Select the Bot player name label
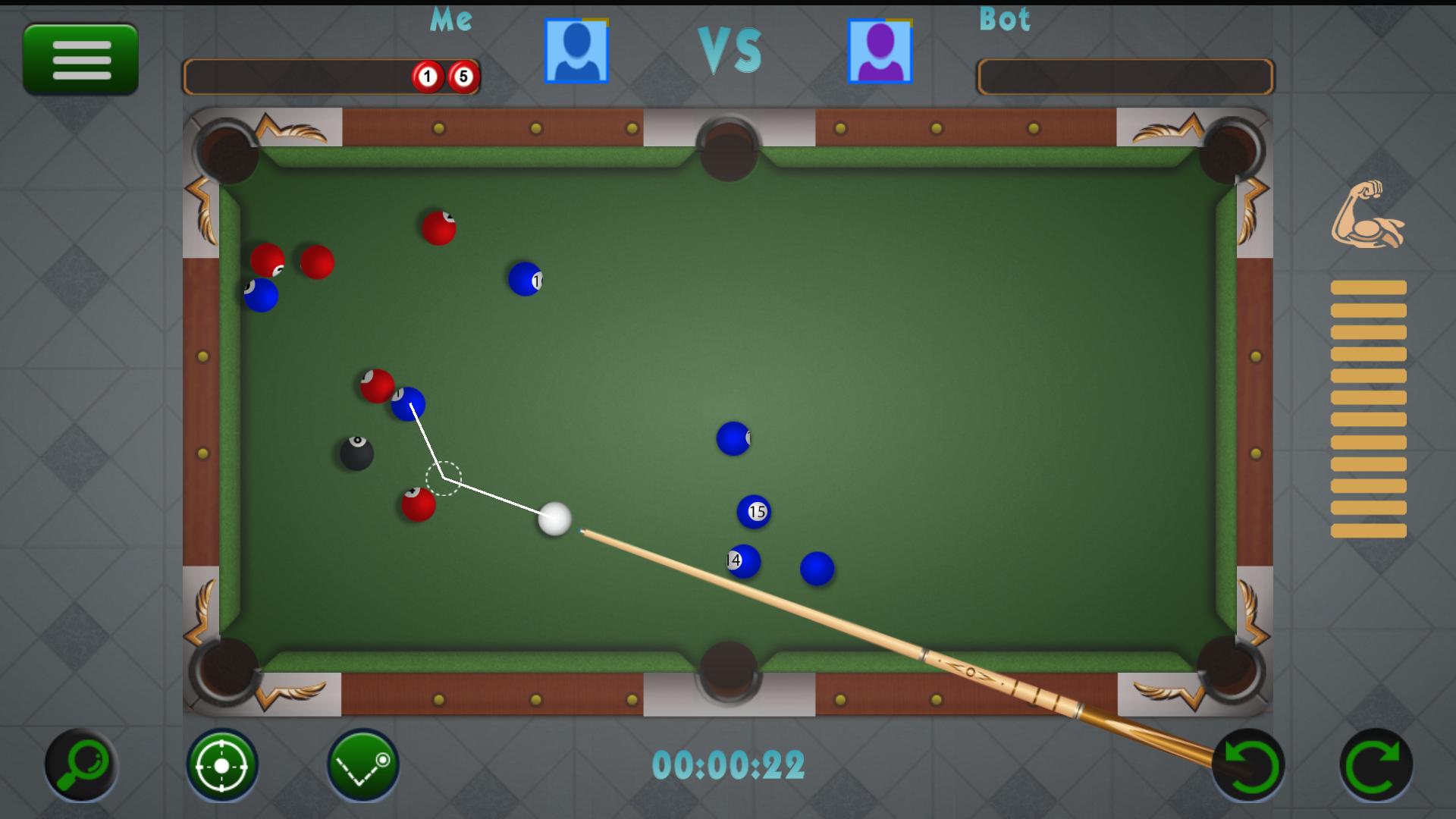 (x=1003, y=20)
